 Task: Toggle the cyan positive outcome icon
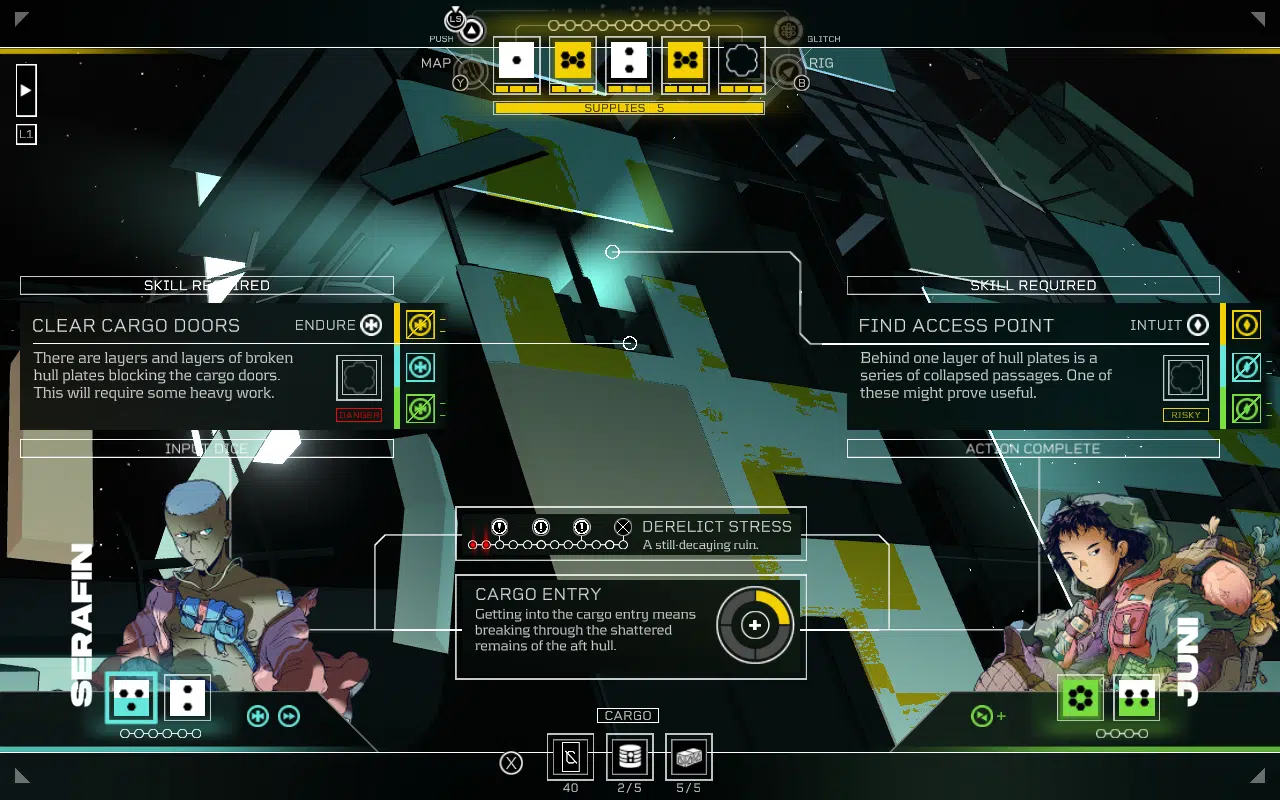pyautogui.click(x=419, y=368)
